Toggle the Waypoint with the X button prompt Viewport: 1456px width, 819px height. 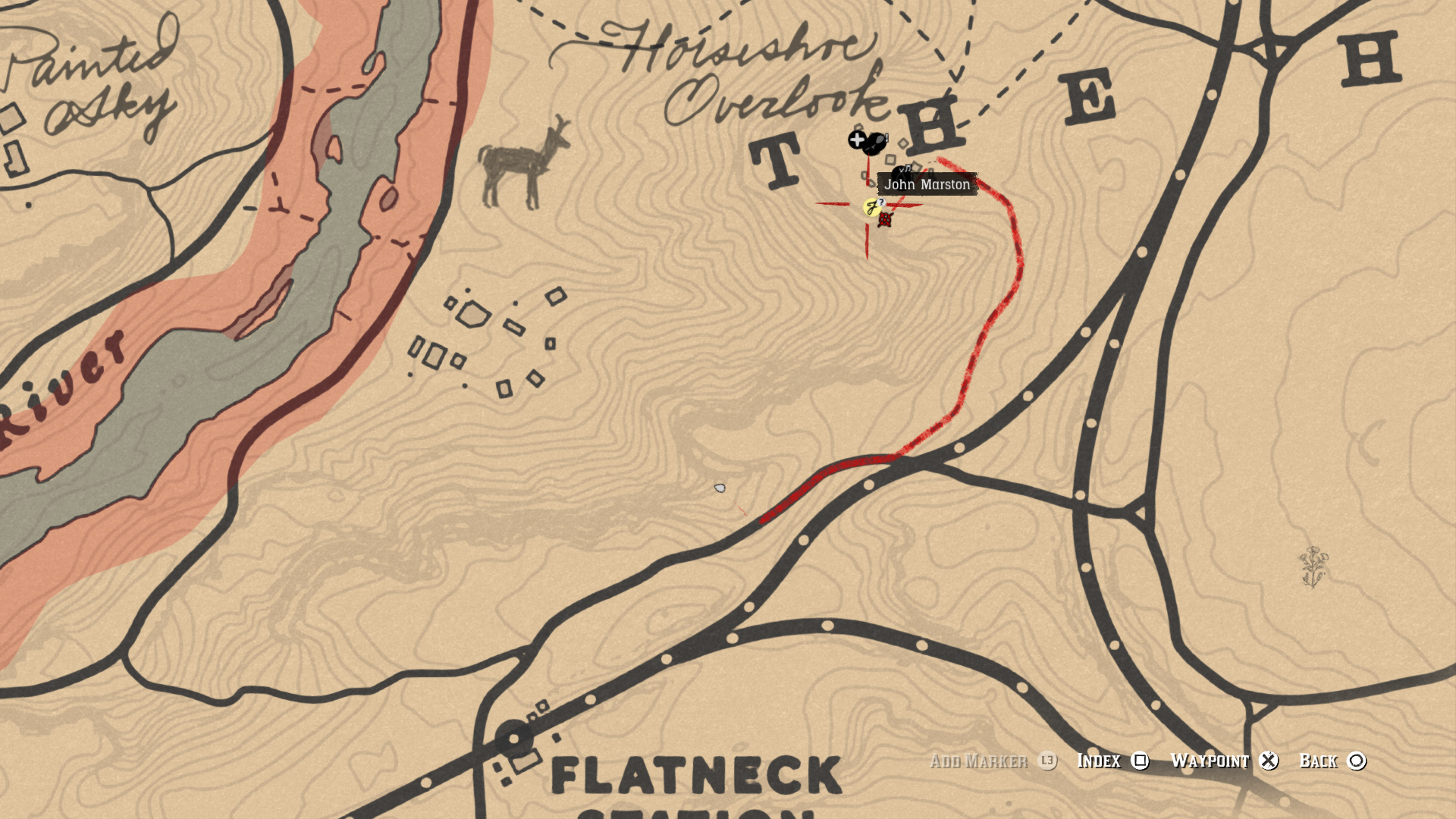[x=1269, y=761]
